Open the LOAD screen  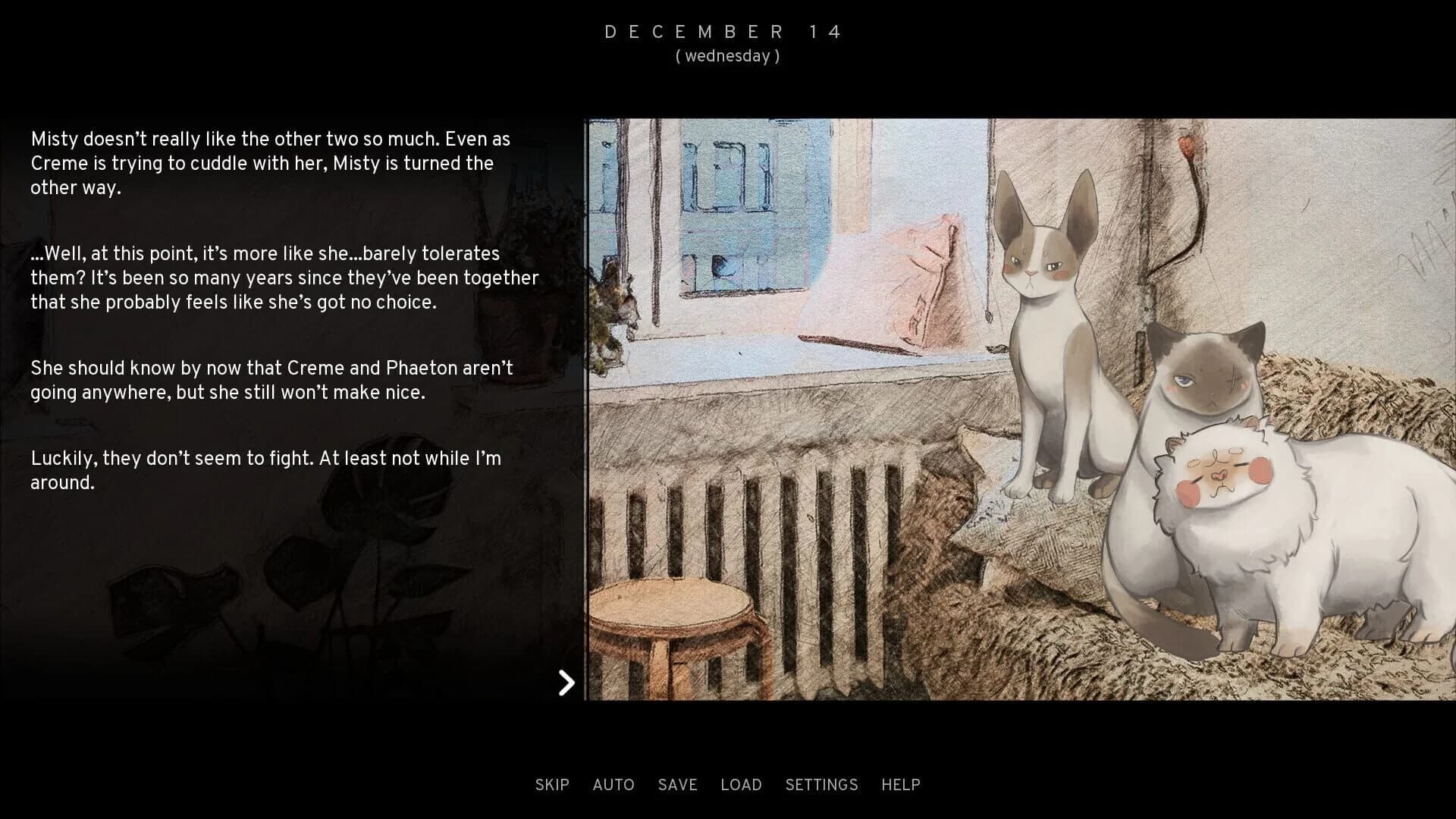point(742,785)
